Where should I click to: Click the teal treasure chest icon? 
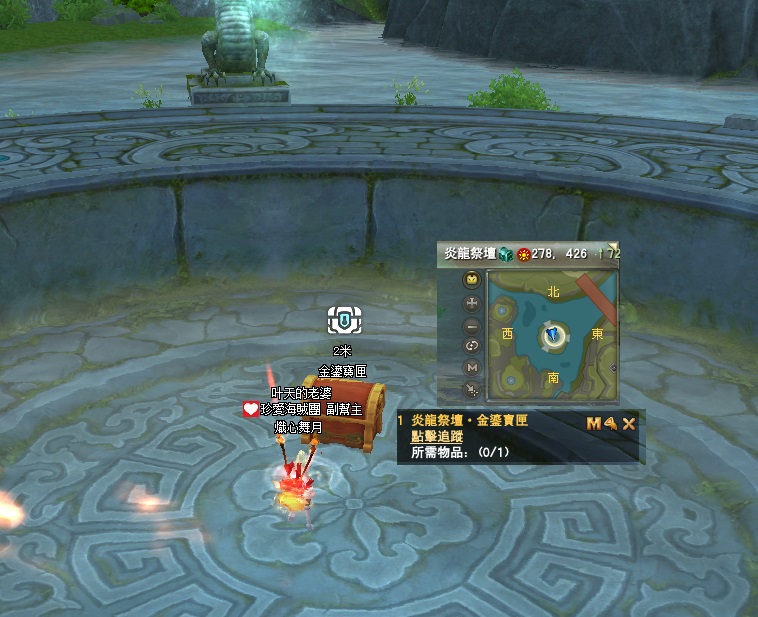tap(506, 254)
